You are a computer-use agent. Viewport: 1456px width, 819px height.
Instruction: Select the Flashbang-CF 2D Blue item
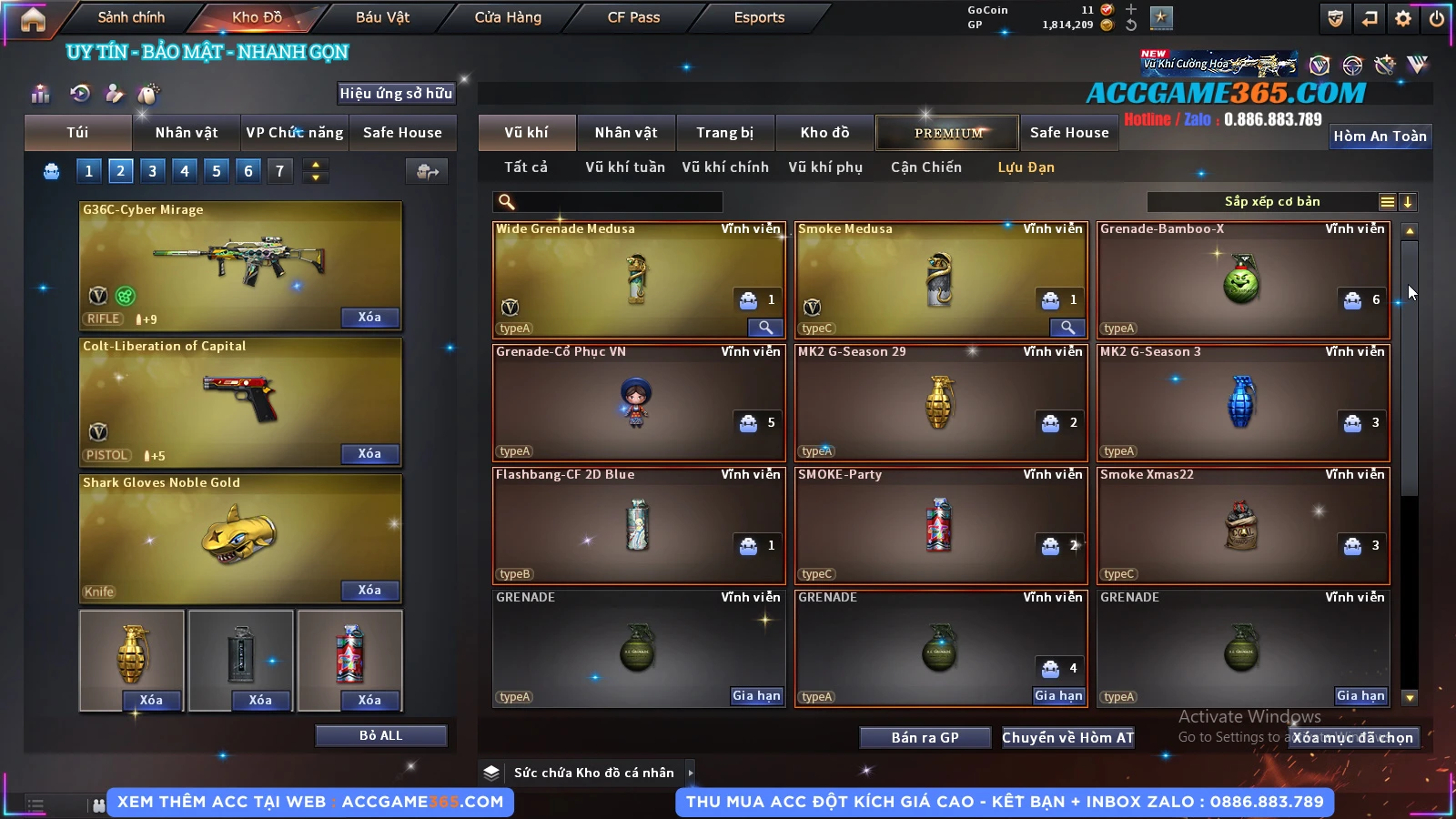point(637,525)
